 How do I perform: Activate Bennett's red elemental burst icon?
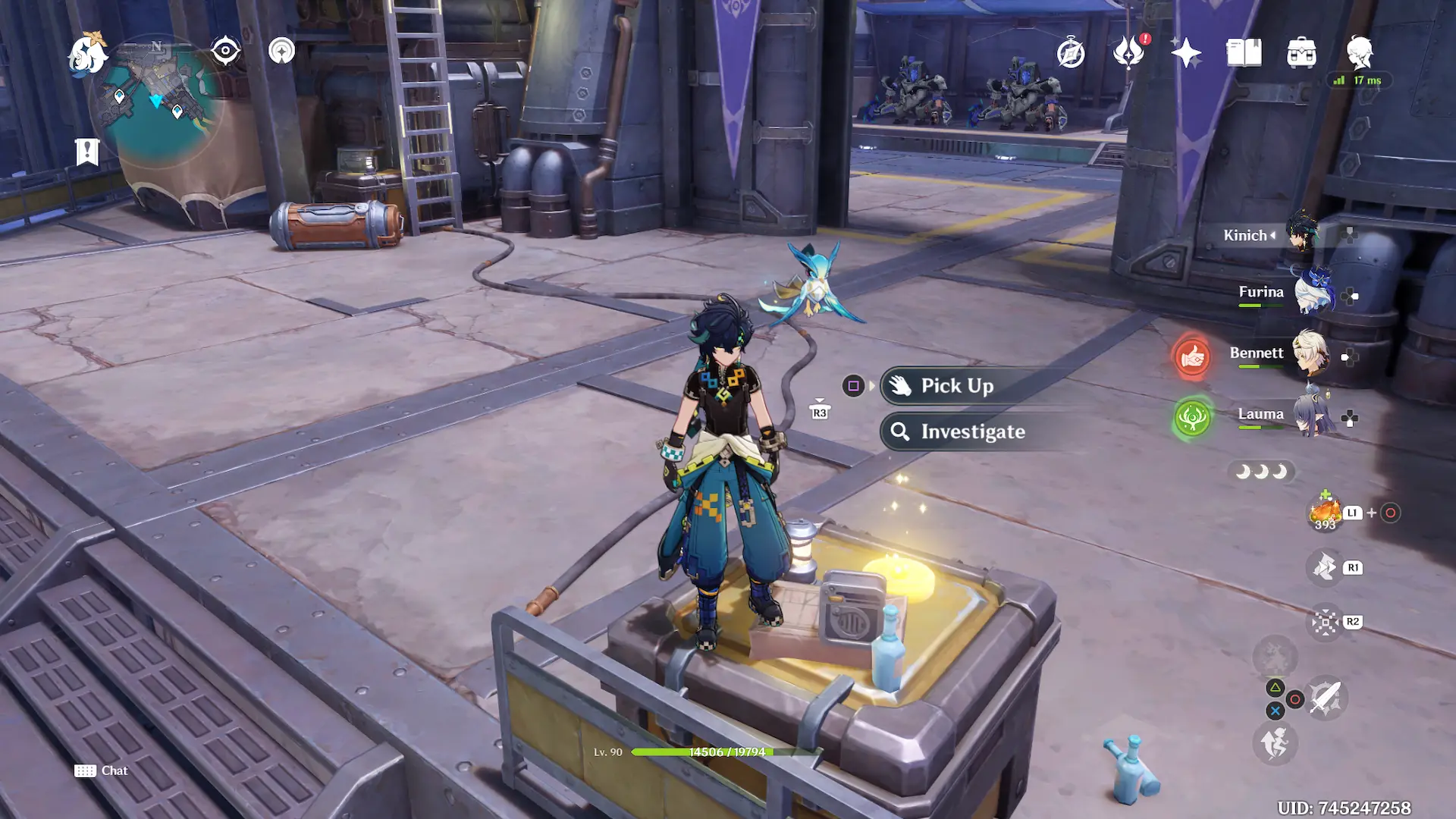(x=1192, y=356)
